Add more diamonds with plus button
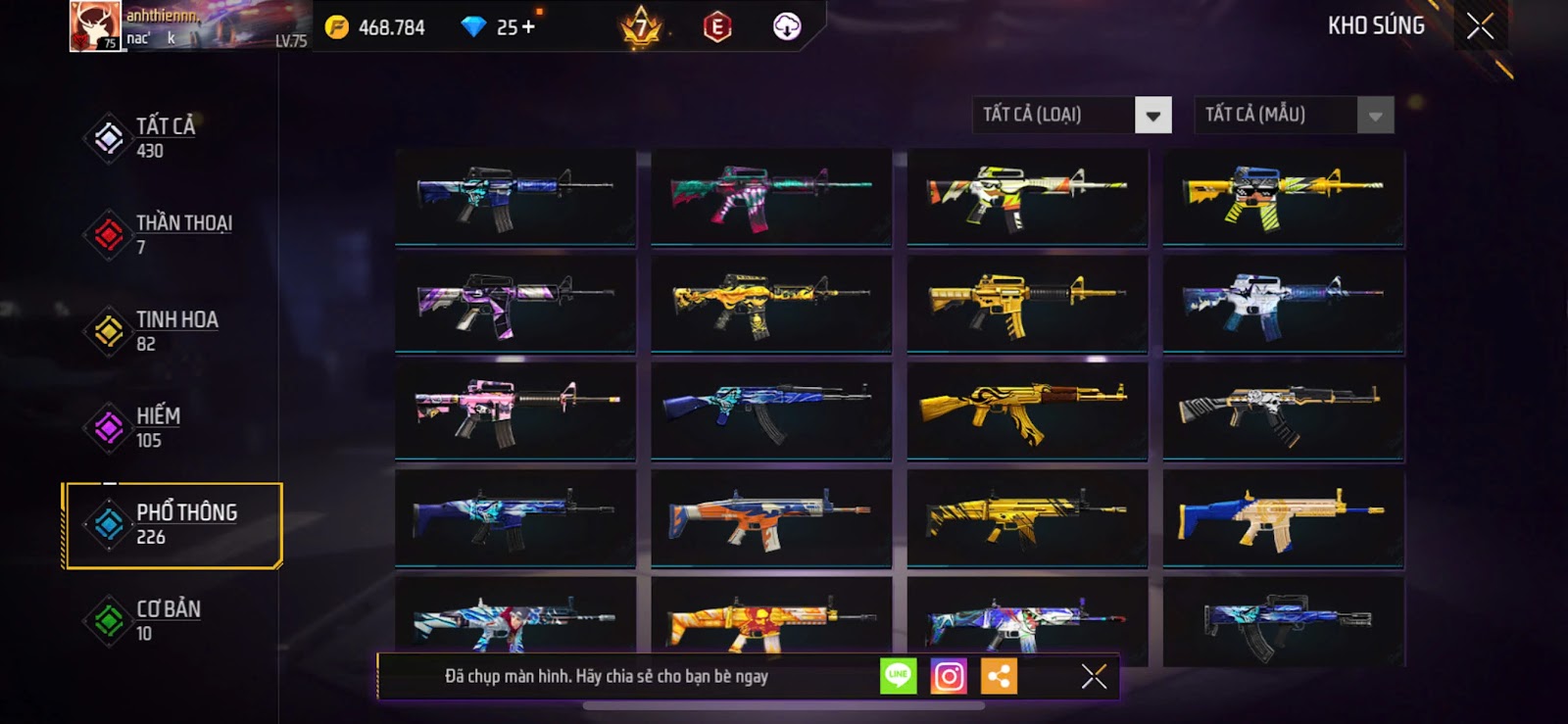Image resolution: width=1568 pixels, height=724 pixels. 528,26
